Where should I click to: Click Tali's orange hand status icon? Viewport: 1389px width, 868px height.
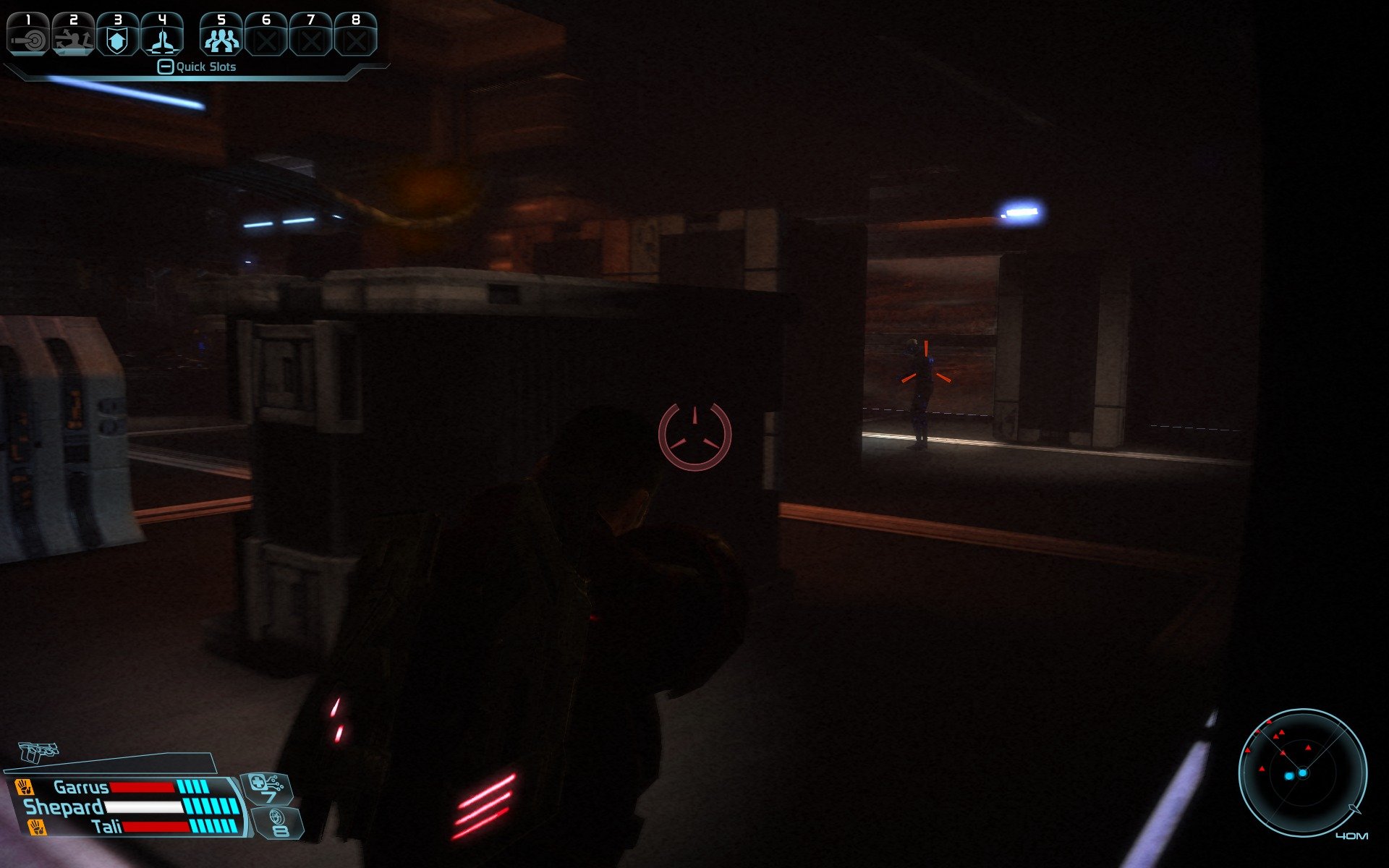click(36, 827)
